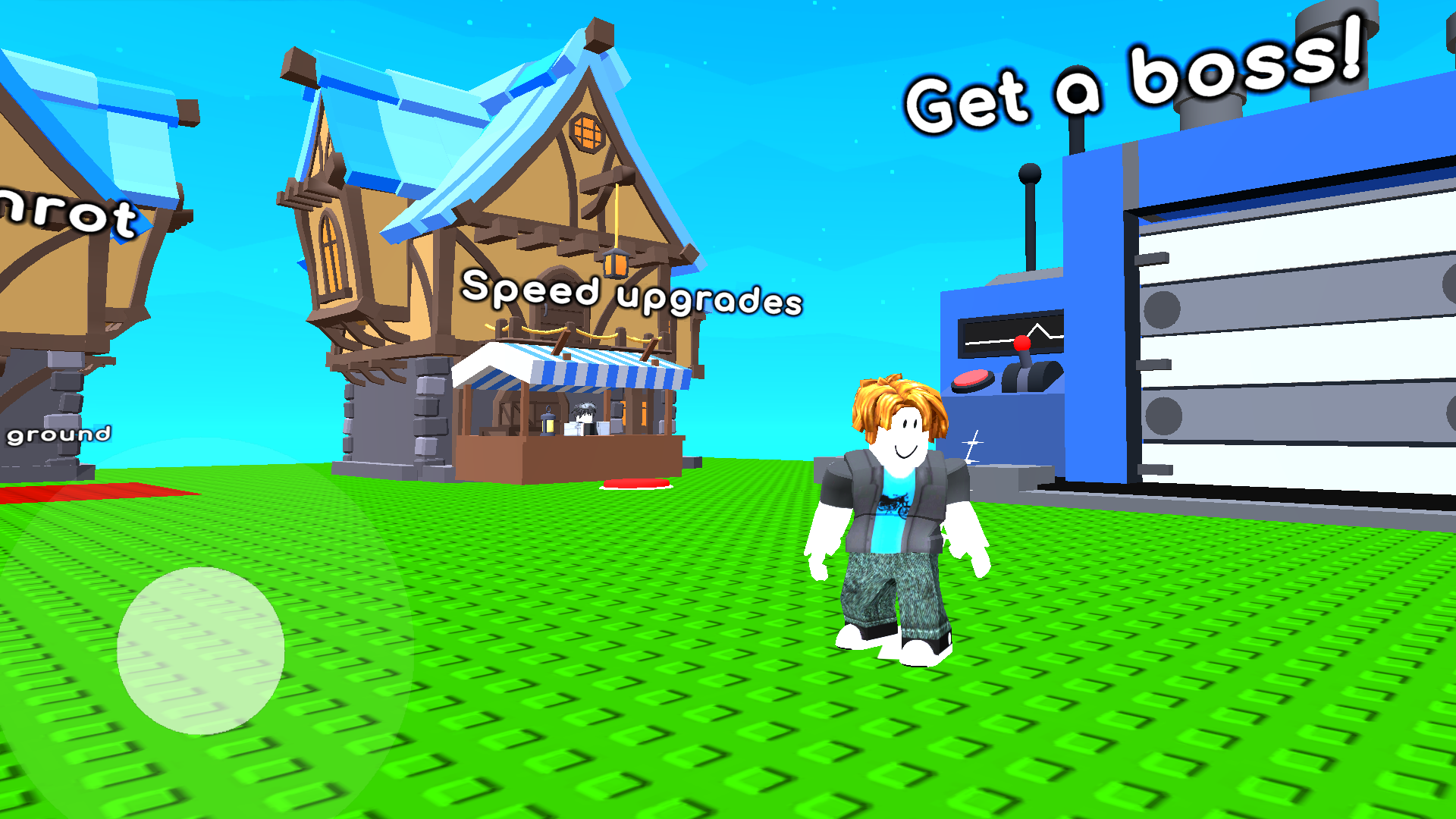
Task: Click the red knob atop the lever
Action: click(x=1023, y=343)
